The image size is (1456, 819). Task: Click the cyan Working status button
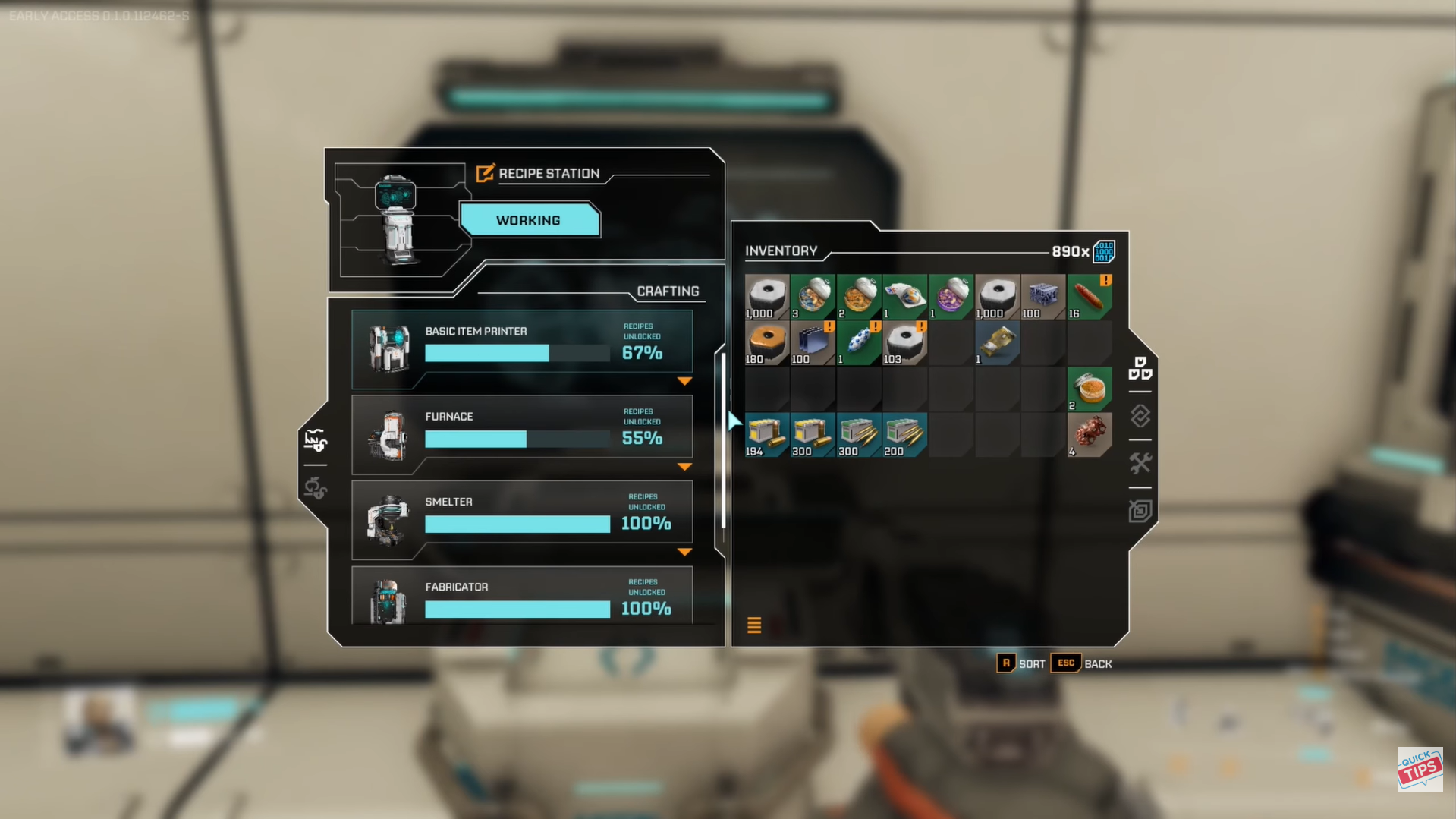coord(529,220)
